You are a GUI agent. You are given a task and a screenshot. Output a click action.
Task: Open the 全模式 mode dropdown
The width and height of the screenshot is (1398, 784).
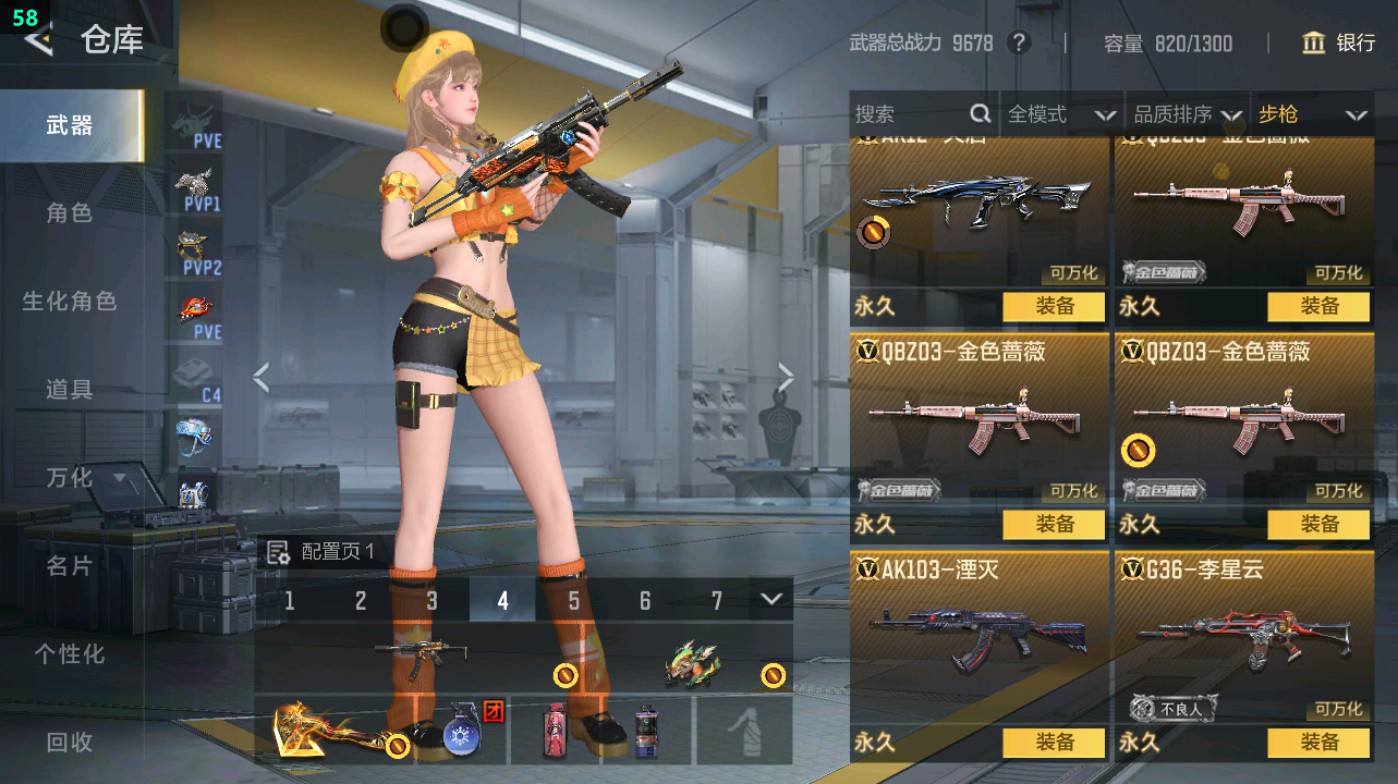coord(1060,115)
